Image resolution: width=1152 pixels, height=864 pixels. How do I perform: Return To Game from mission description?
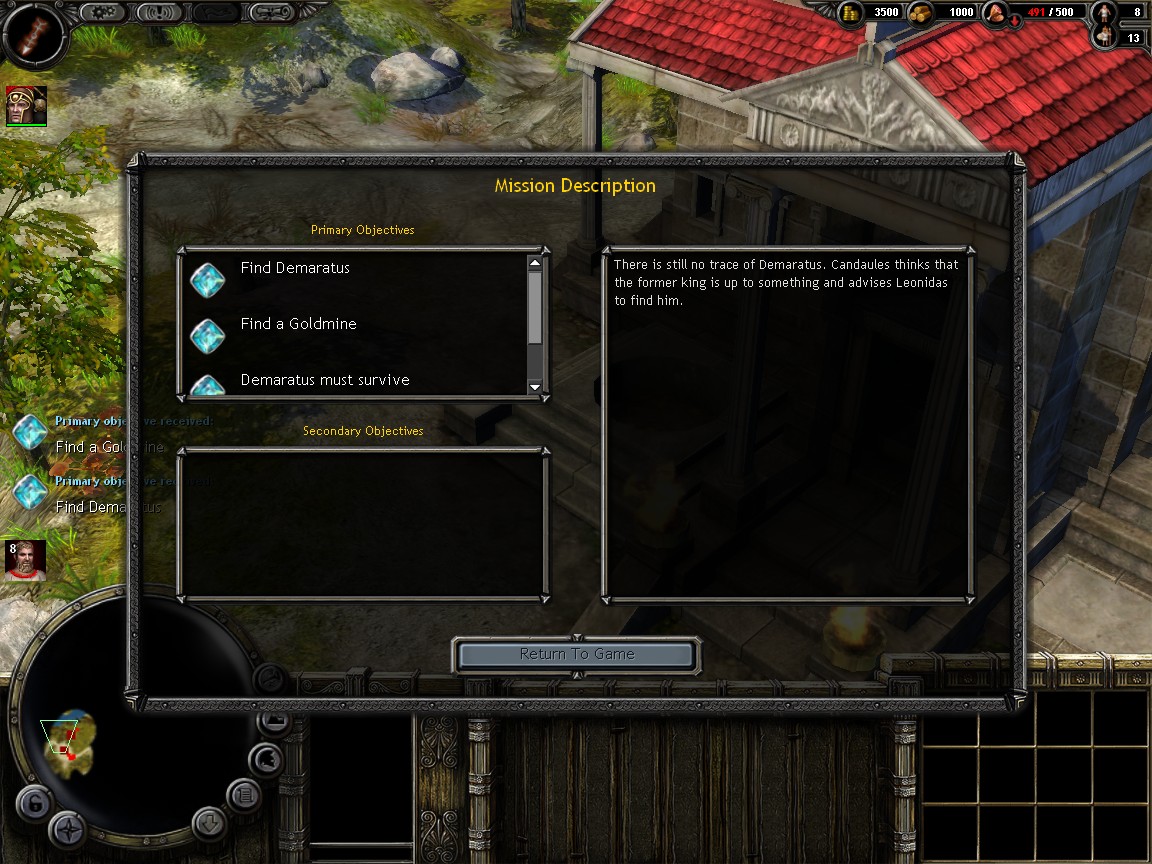click(x=576, y=655)
